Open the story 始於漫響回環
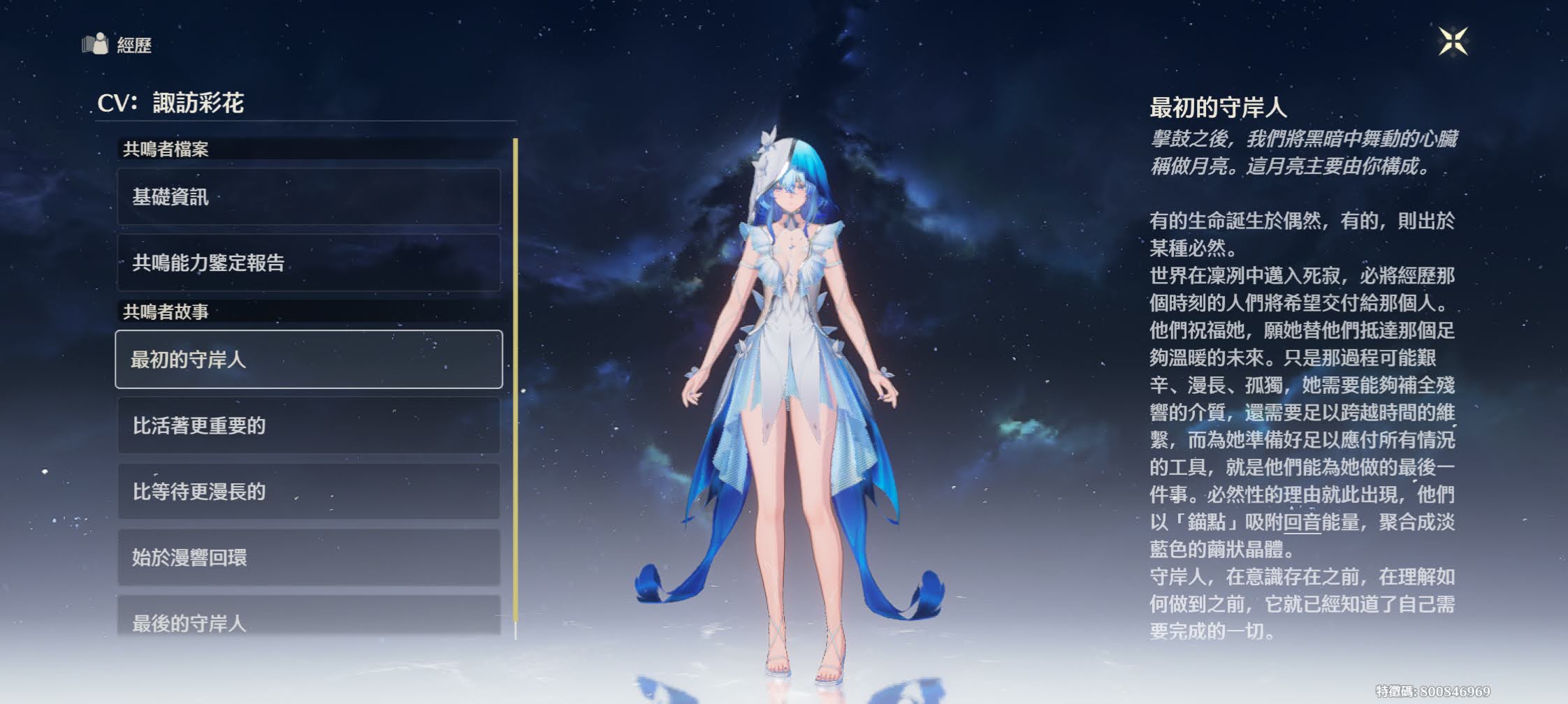Image resolution: width=1568 pixels, height=704 pixels. point(308,557)
